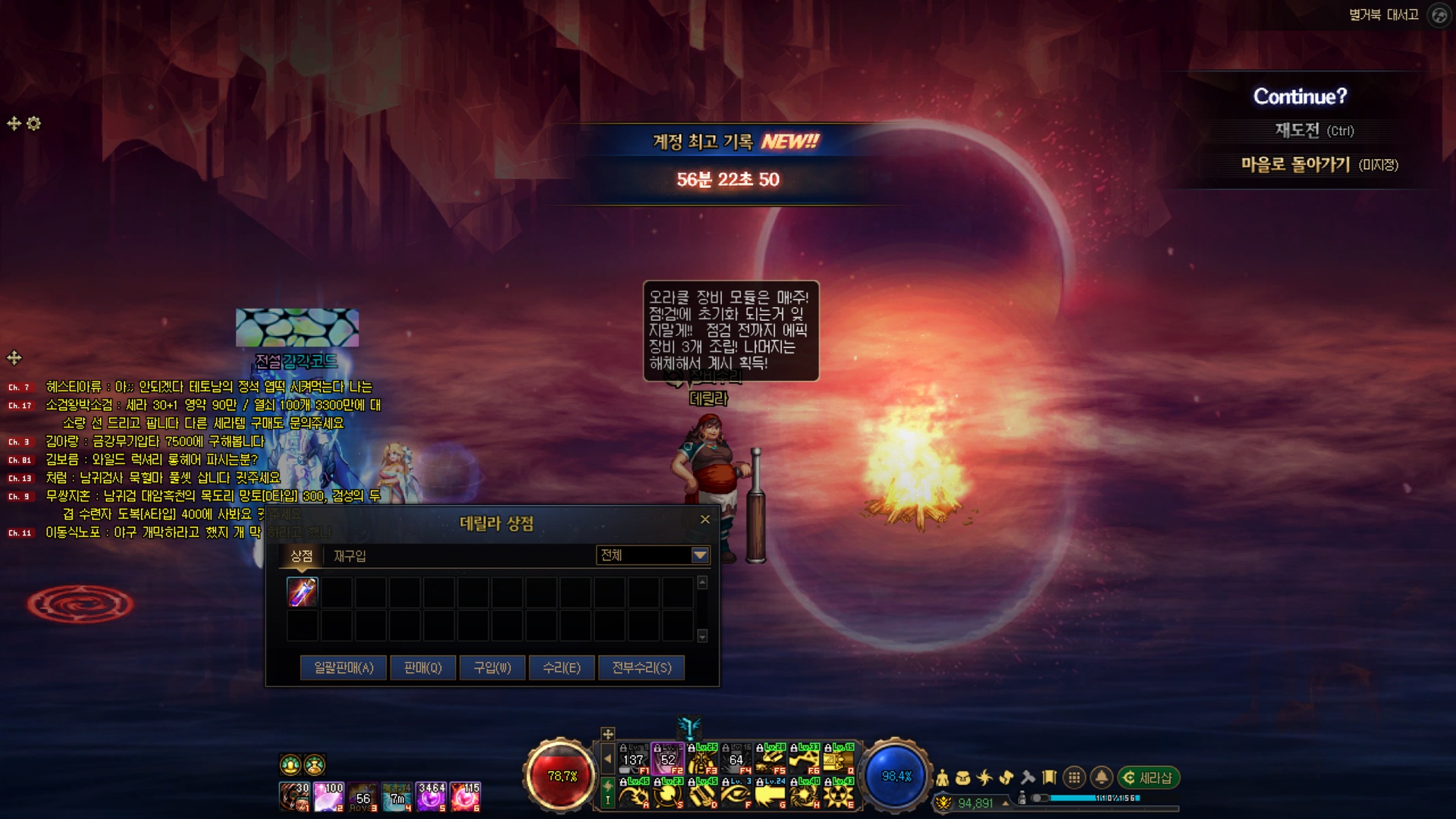Choose the 판매(Q) sell button
The width and height of the screenshot is (1456, 819).
[422, 667]
